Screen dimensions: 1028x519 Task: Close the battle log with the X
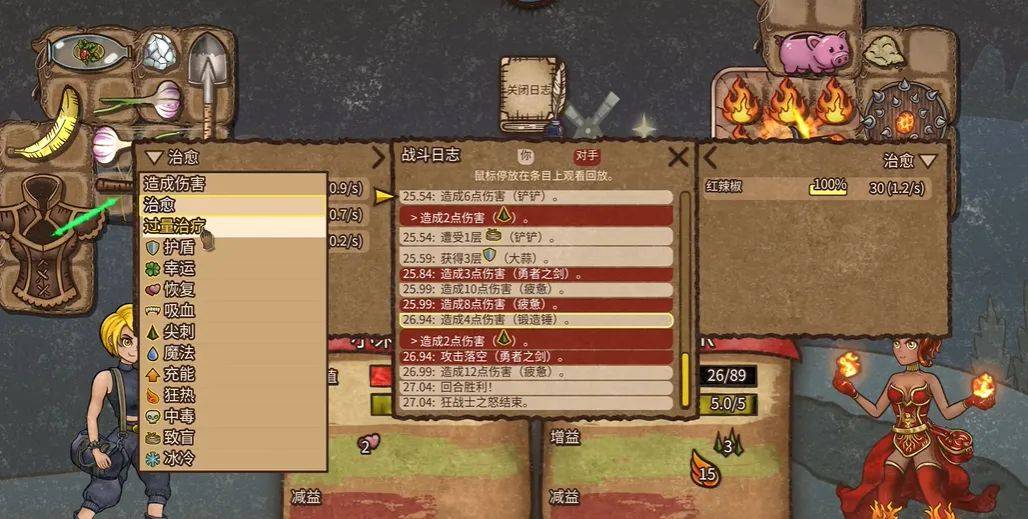(x=678, y=156)
